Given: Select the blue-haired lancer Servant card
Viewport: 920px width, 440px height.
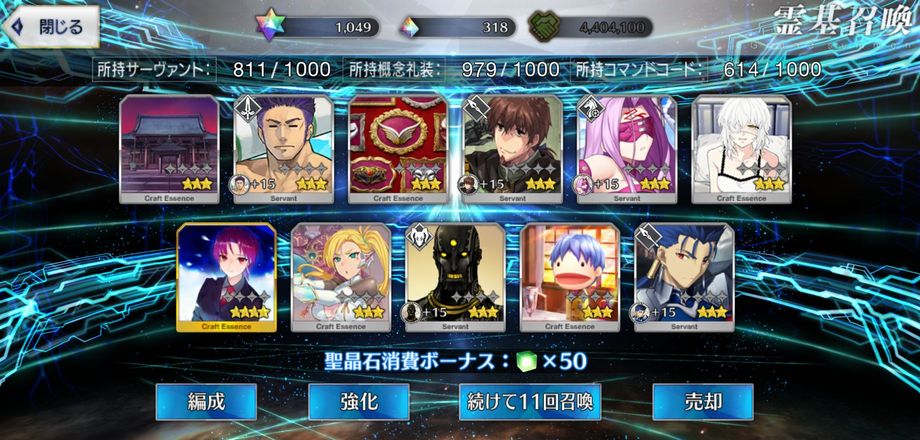Looking at the screenshot, I should [685, 277].
